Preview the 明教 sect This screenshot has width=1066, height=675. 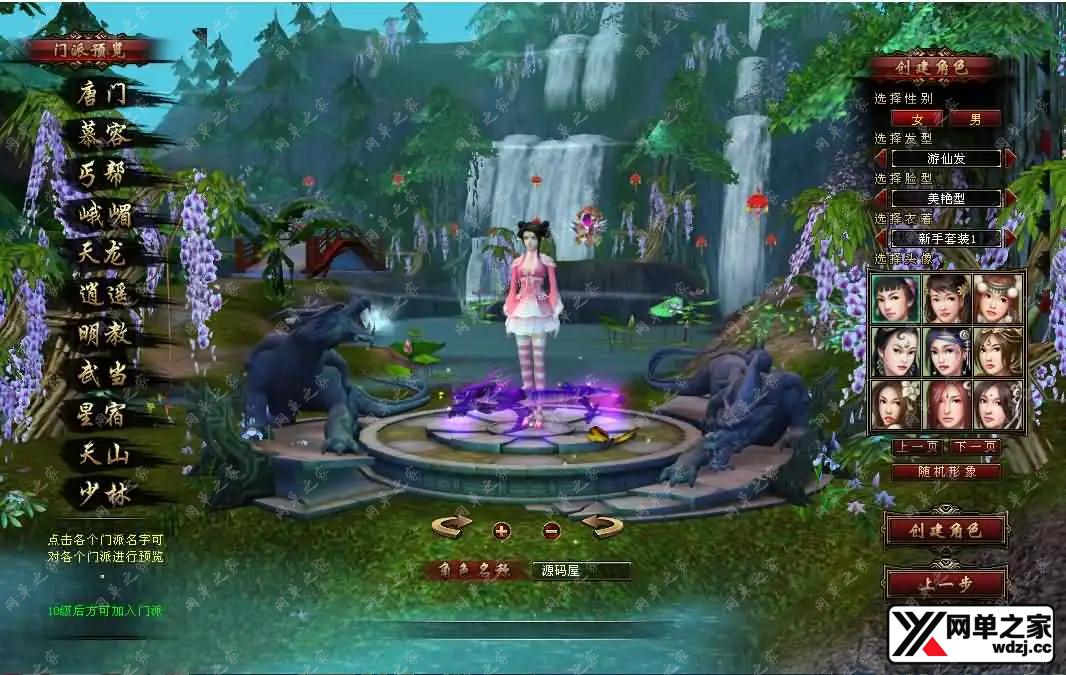tap(103, 334)
